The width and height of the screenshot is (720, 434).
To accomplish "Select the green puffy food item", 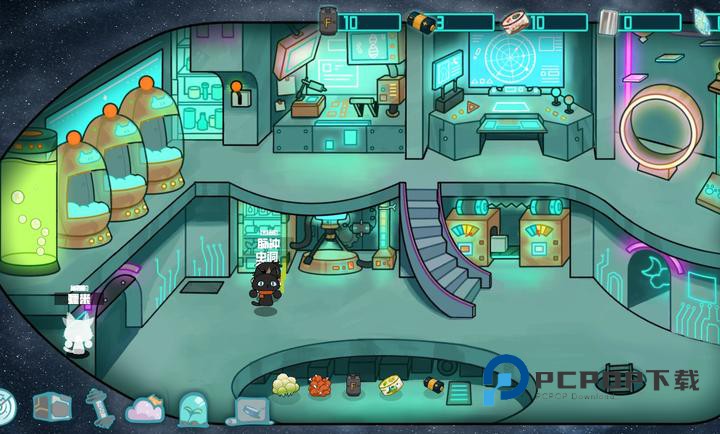I will pos(286,384).
